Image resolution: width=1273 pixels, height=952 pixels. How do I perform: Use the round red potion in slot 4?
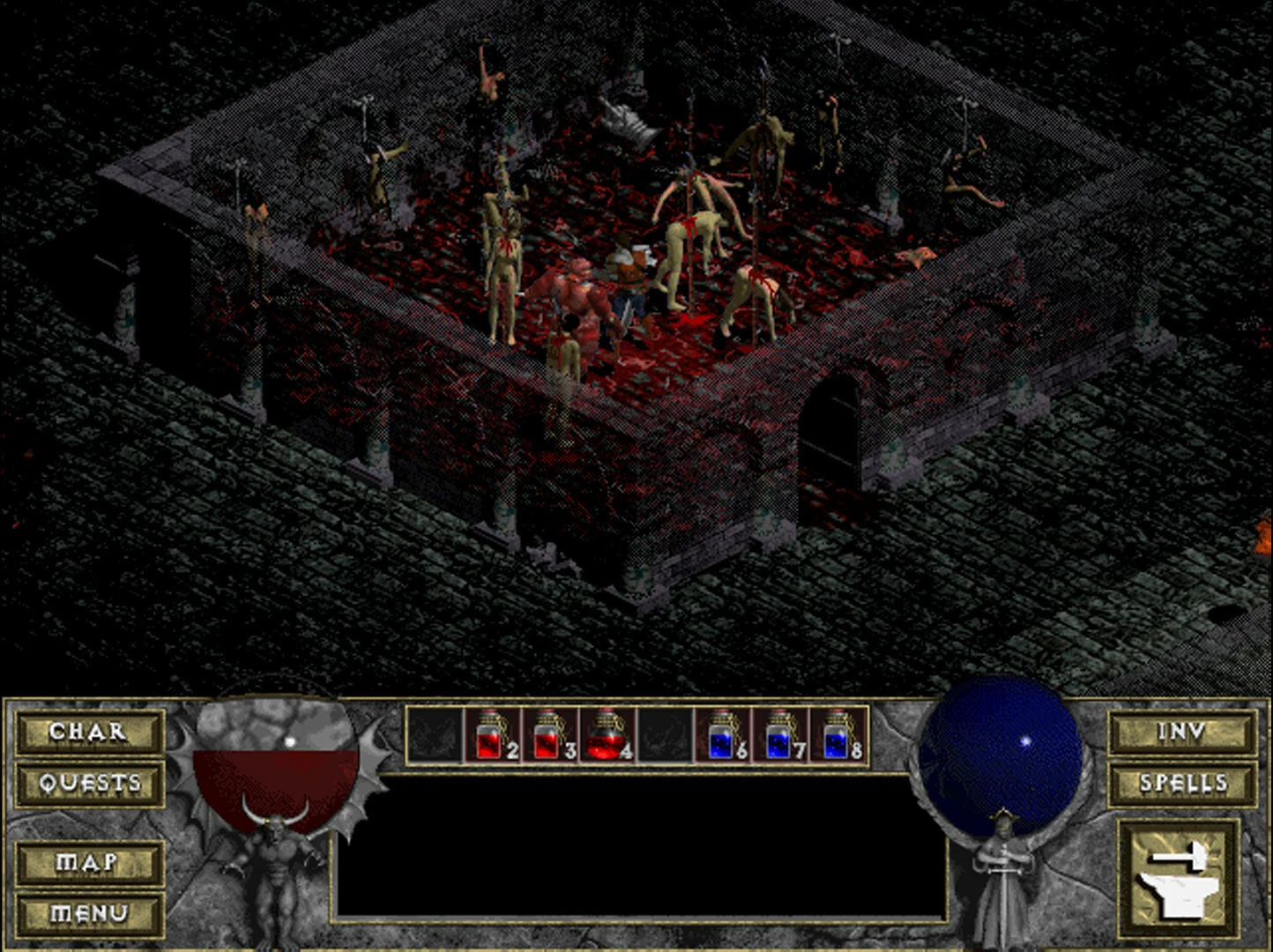pyautogui.click(x=607, y=735)
